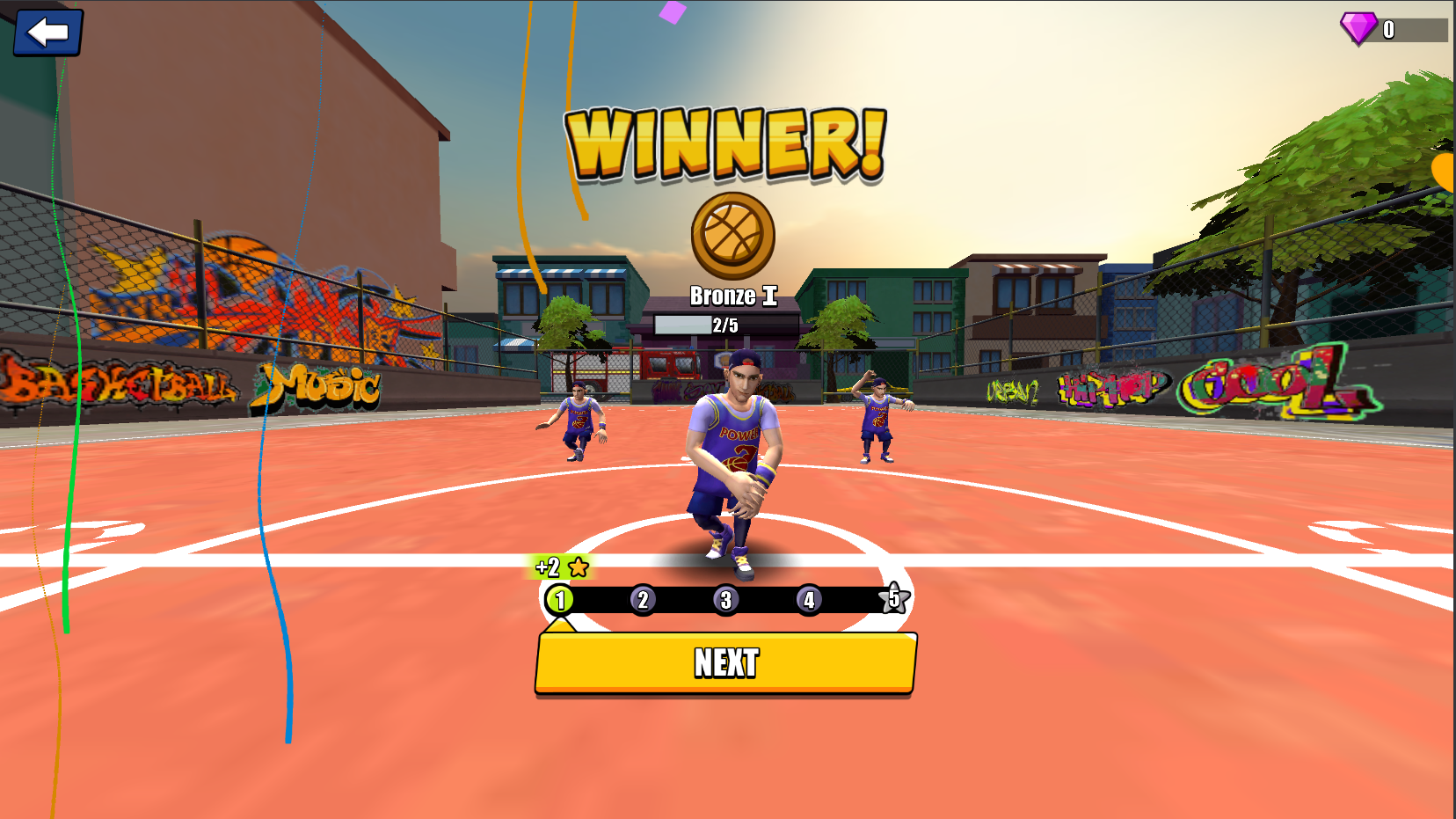Image resolution: width=1456 pixels, height=819 pixels.
Task: Select the green milestone 1 marker
Action: (560, 599)
